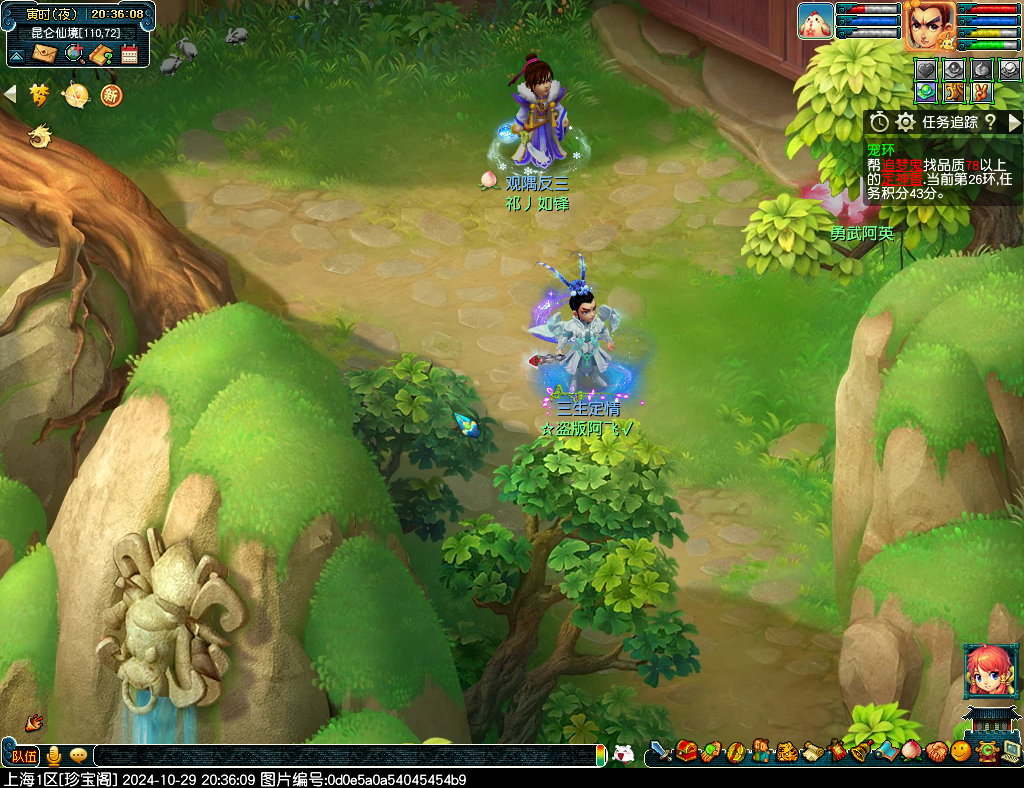Open the player character portrait
This screenshot has height=788, width=1024.
(x=929, y=25)
